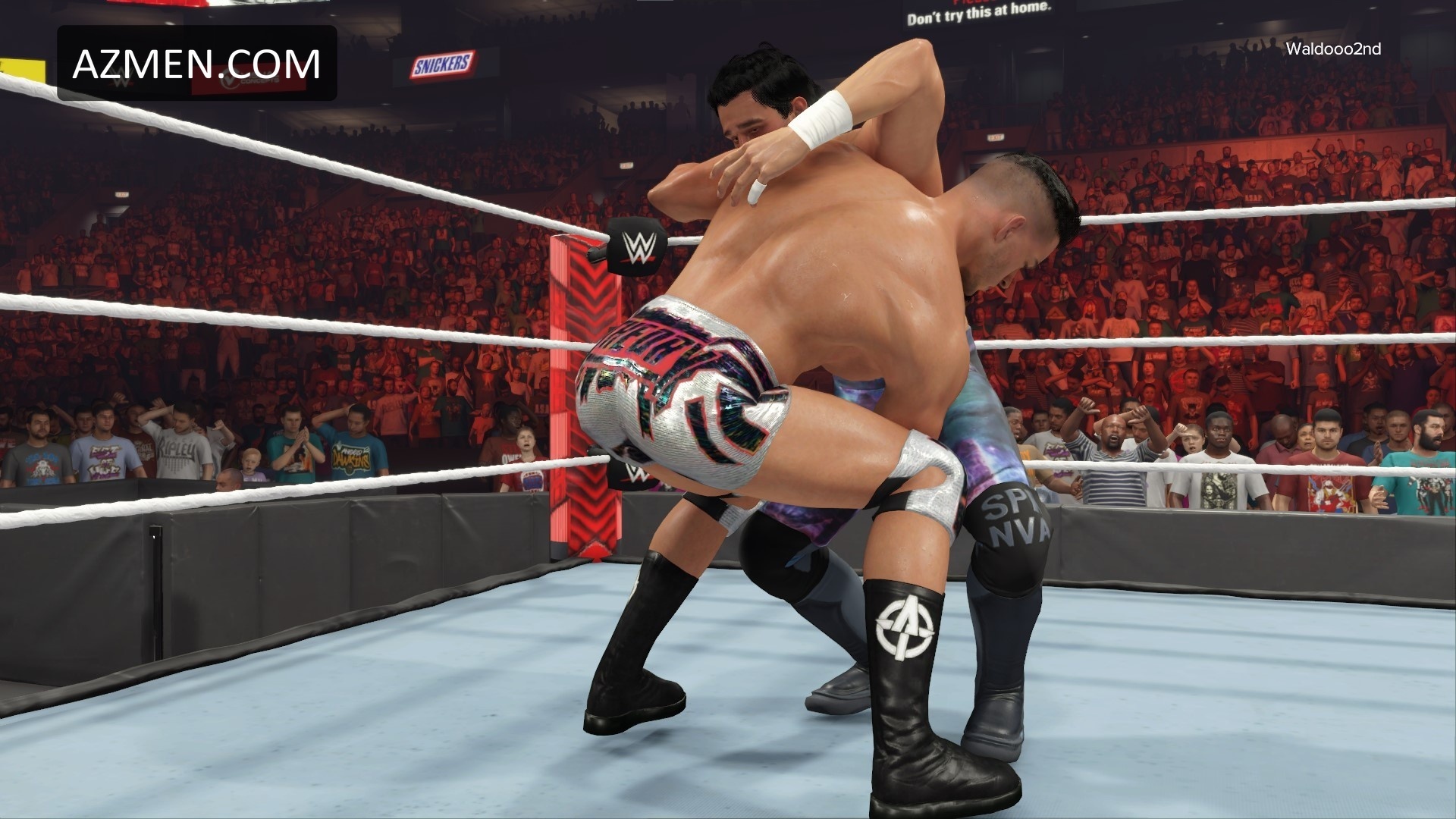The width and height of the screenshot is (1456, 819).
Task: Click the AZMEN.COM watermark badge
Action: coord(196,64)
